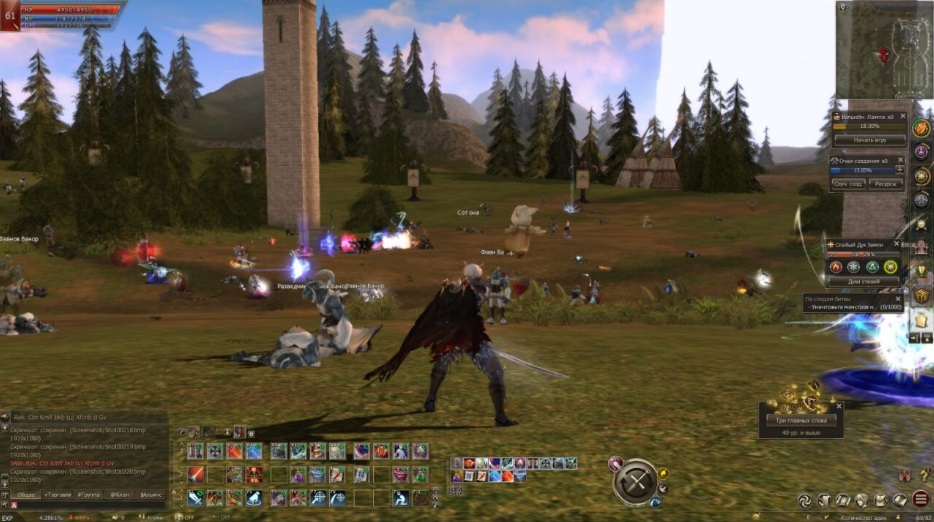Click the round crossed-swords auto-attack button

tap(635, 482)
